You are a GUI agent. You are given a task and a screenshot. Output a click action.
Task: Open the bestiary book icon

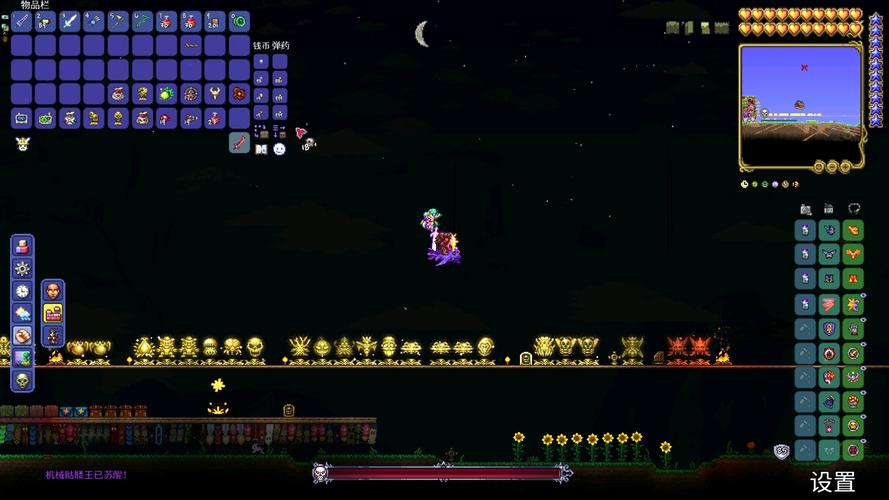pos(262,148)
